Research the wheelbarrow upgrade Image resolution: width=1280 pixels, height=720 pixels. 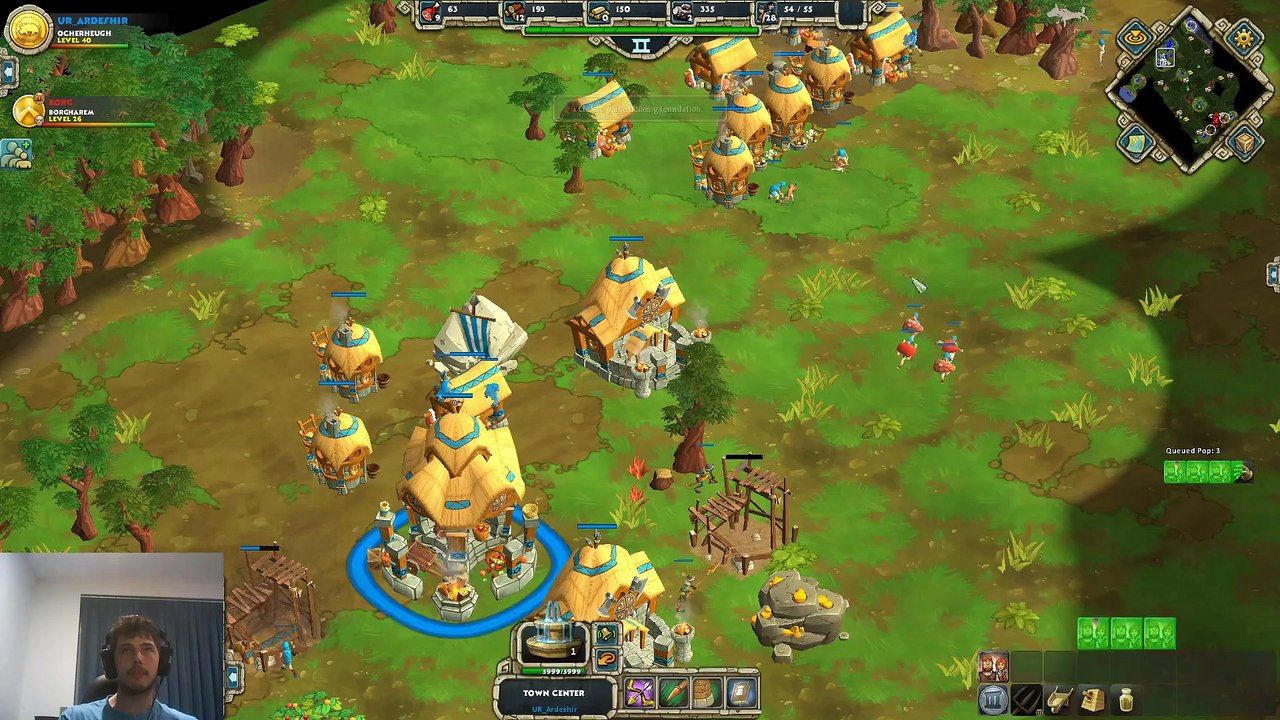(x=1060, y=700)
